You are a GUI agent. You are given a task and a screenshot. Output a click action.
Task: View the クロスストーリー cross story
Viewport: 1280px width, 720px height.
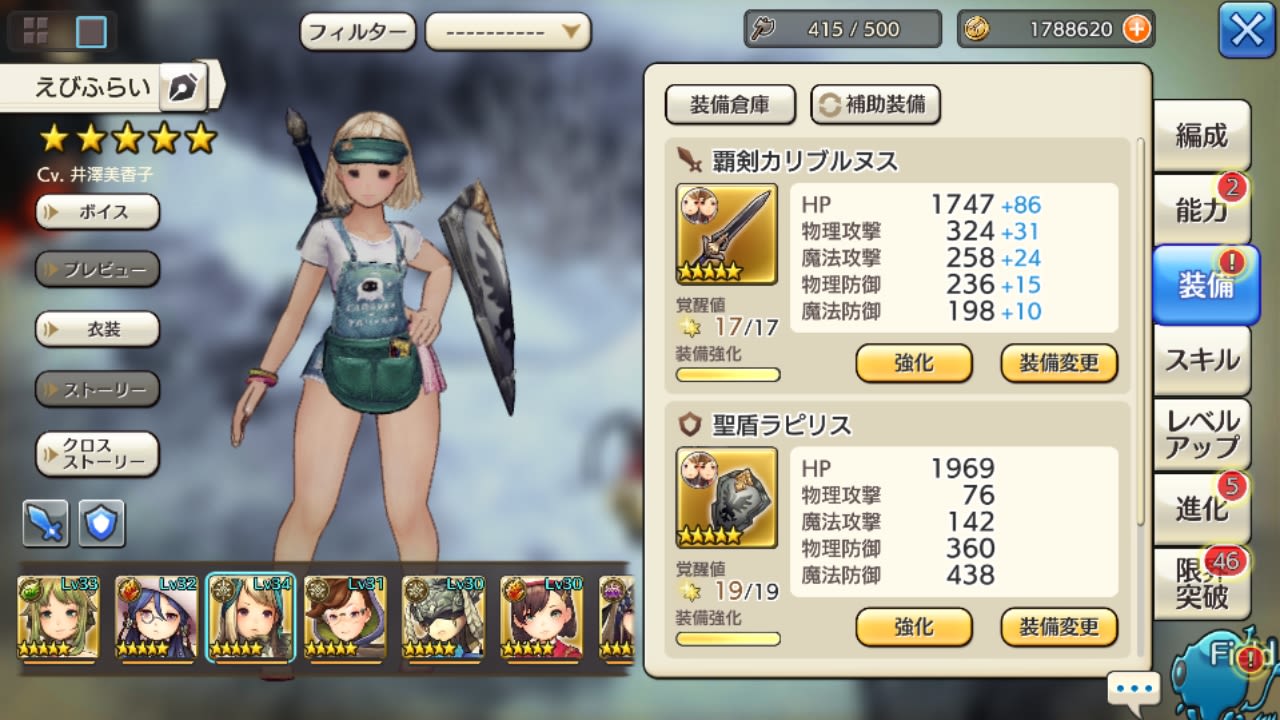tap(98, 455)
